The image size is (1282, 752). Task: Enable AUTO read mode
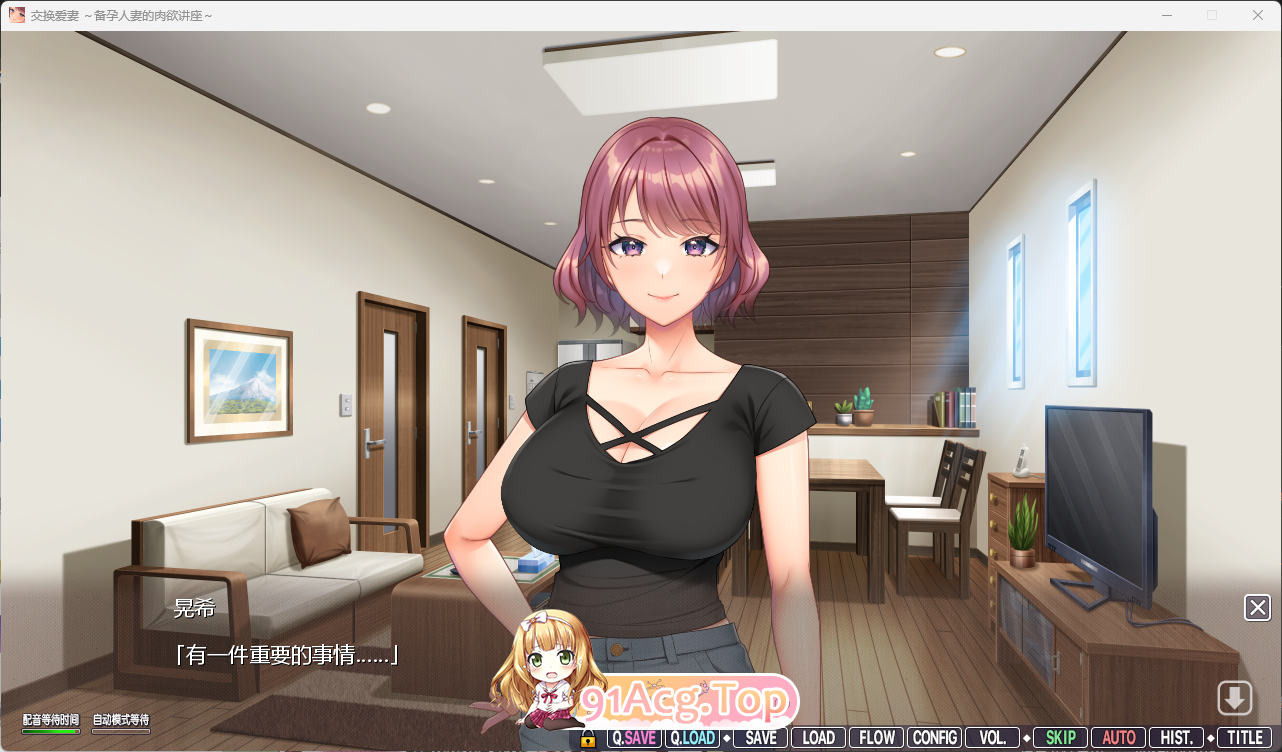[1117, 738]
